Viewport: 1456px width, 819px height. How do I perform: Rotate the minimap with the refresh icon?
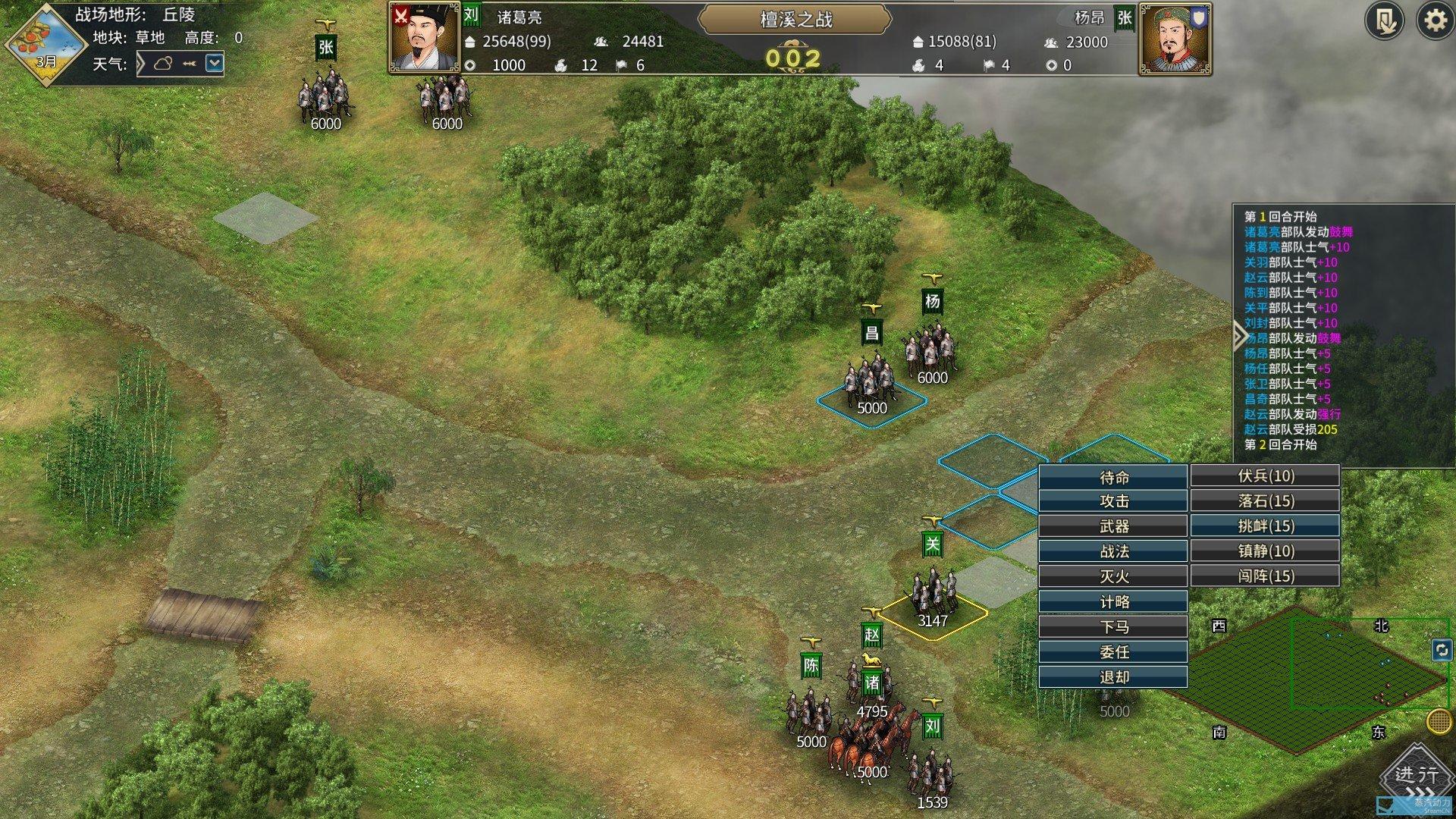[x=1442, y=650]
